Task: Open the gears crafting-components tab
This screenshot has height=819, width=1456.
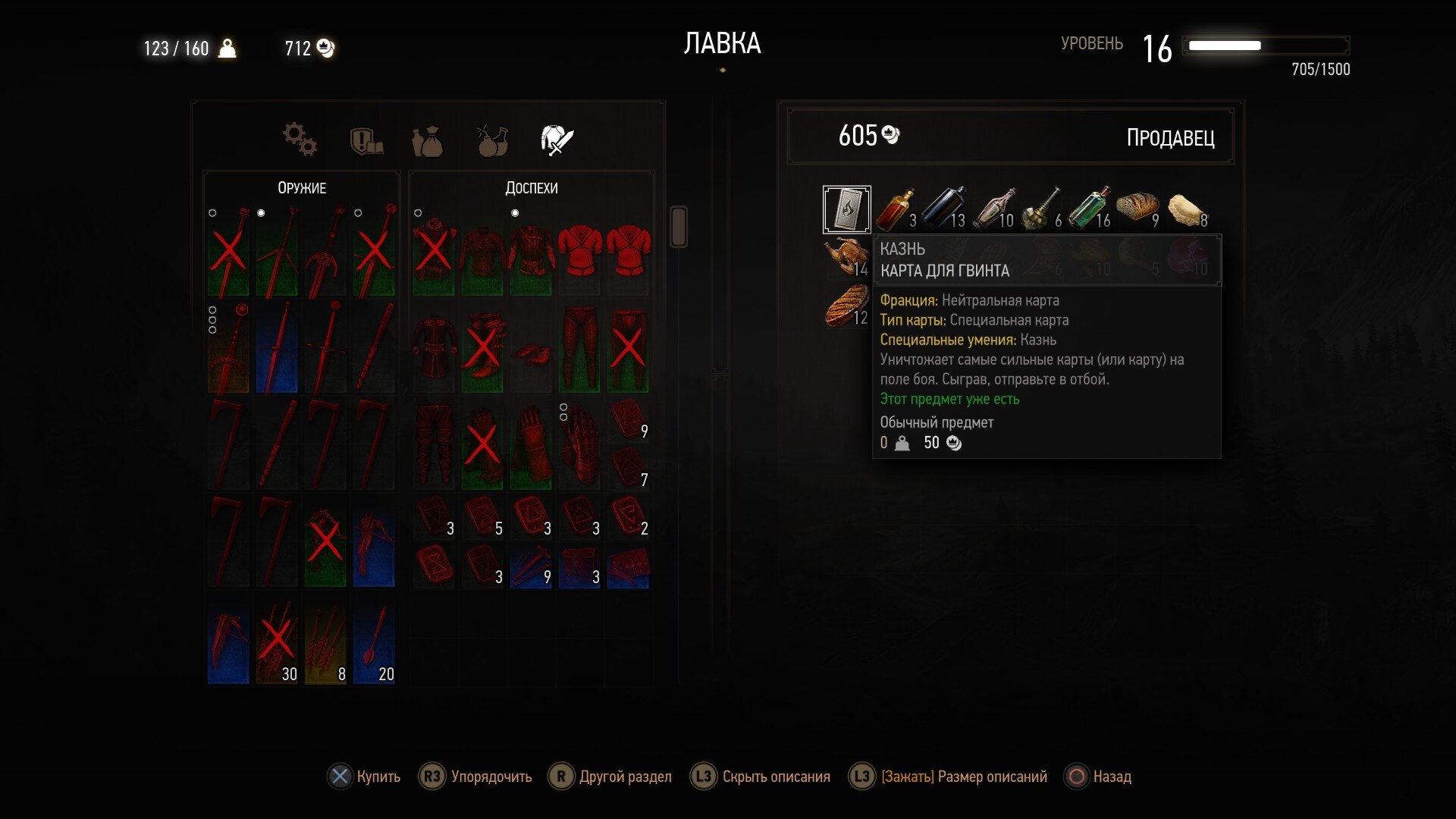Action: pyautogui.click(x=300, y=140)
